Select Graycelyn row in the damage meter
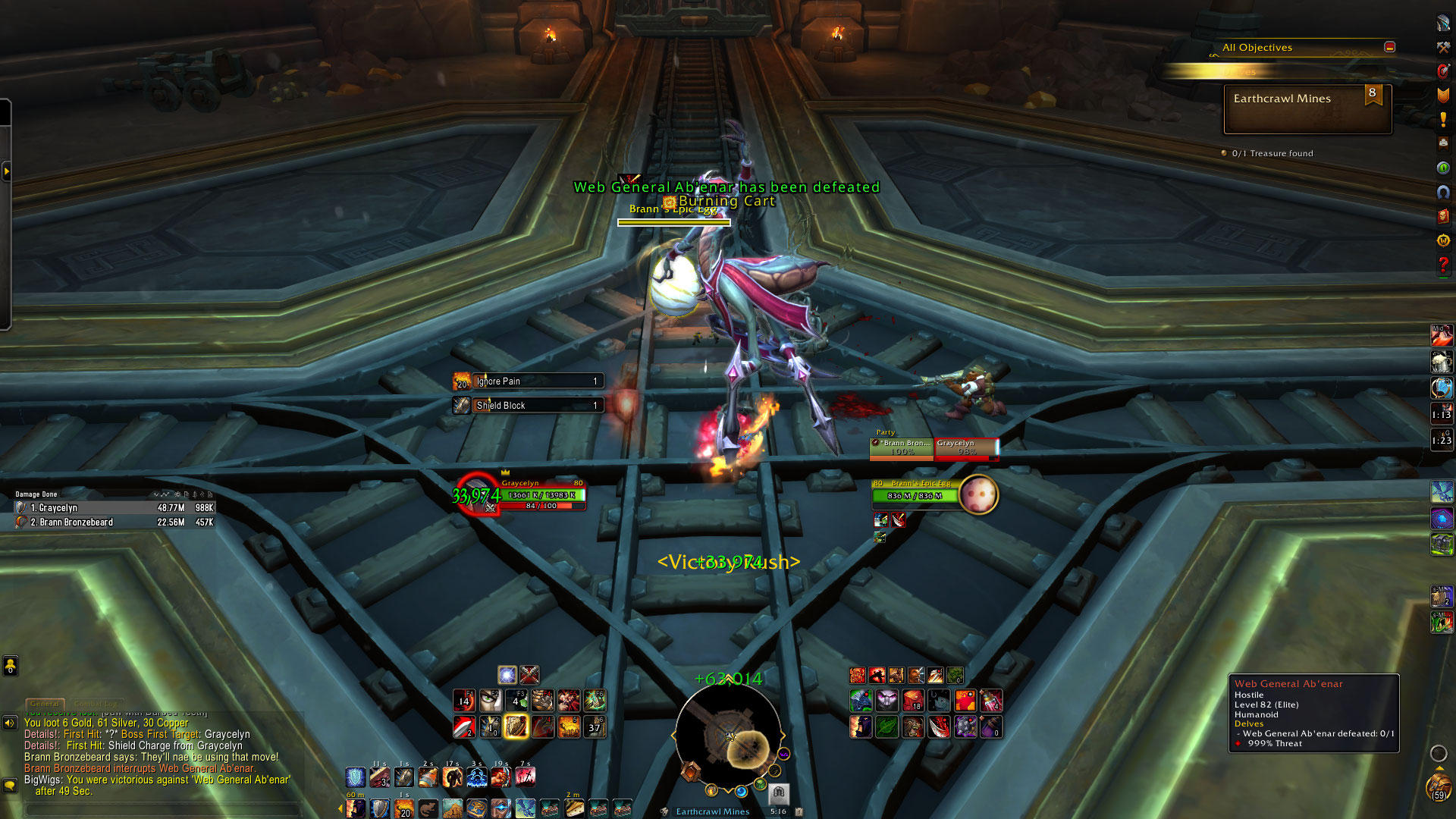Image resolution: width=1456 pixels, height=819 pixels. coord(115,508)
